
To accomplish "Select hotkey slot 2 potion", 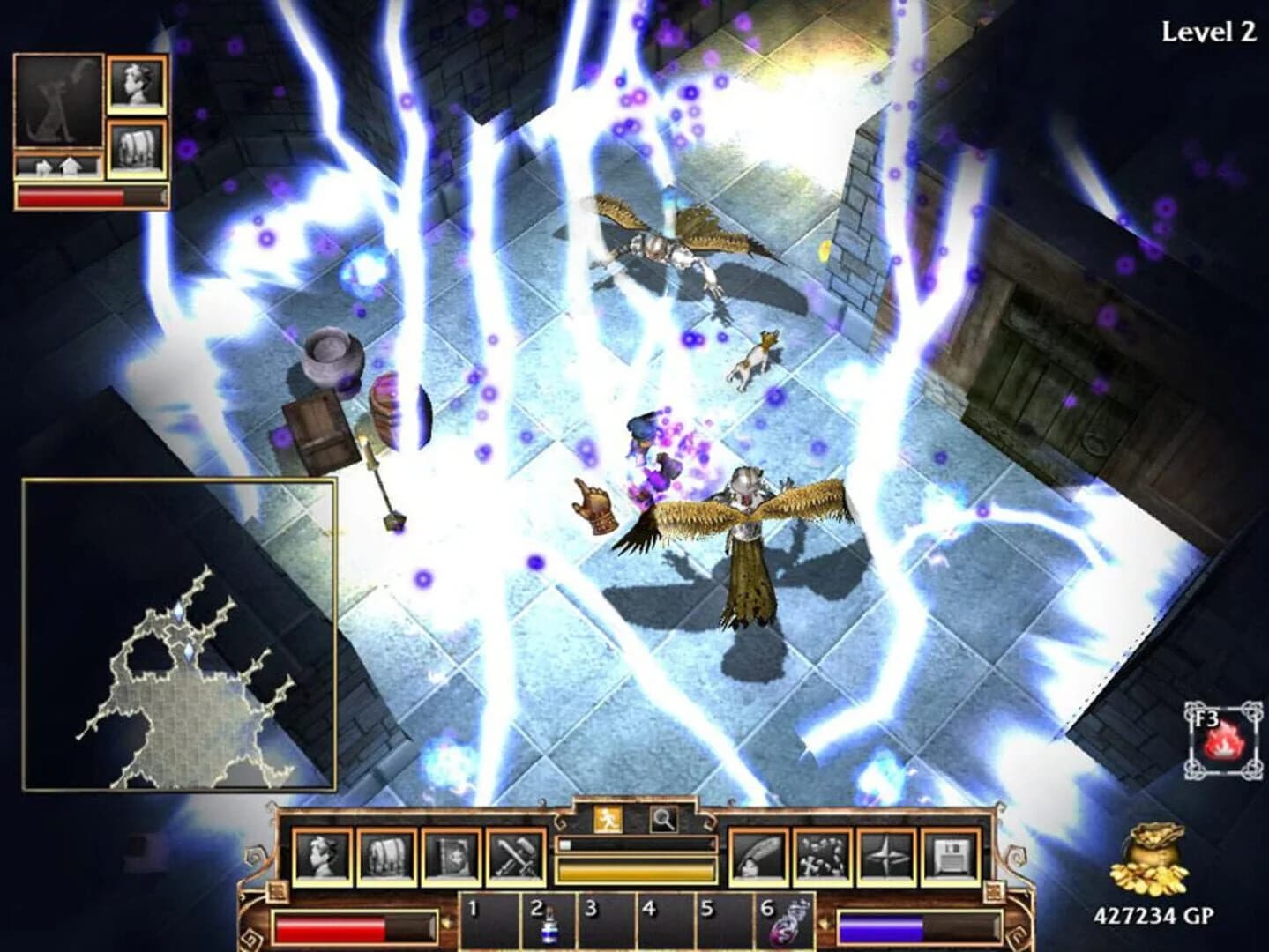I will point(547,921).
